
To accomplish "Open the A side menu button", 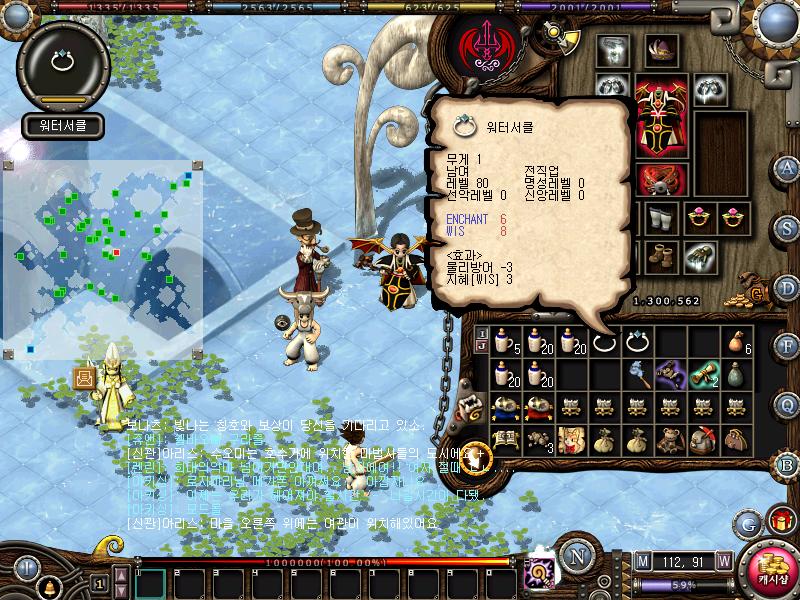I will pyautogui.click(x=787, y=167).
